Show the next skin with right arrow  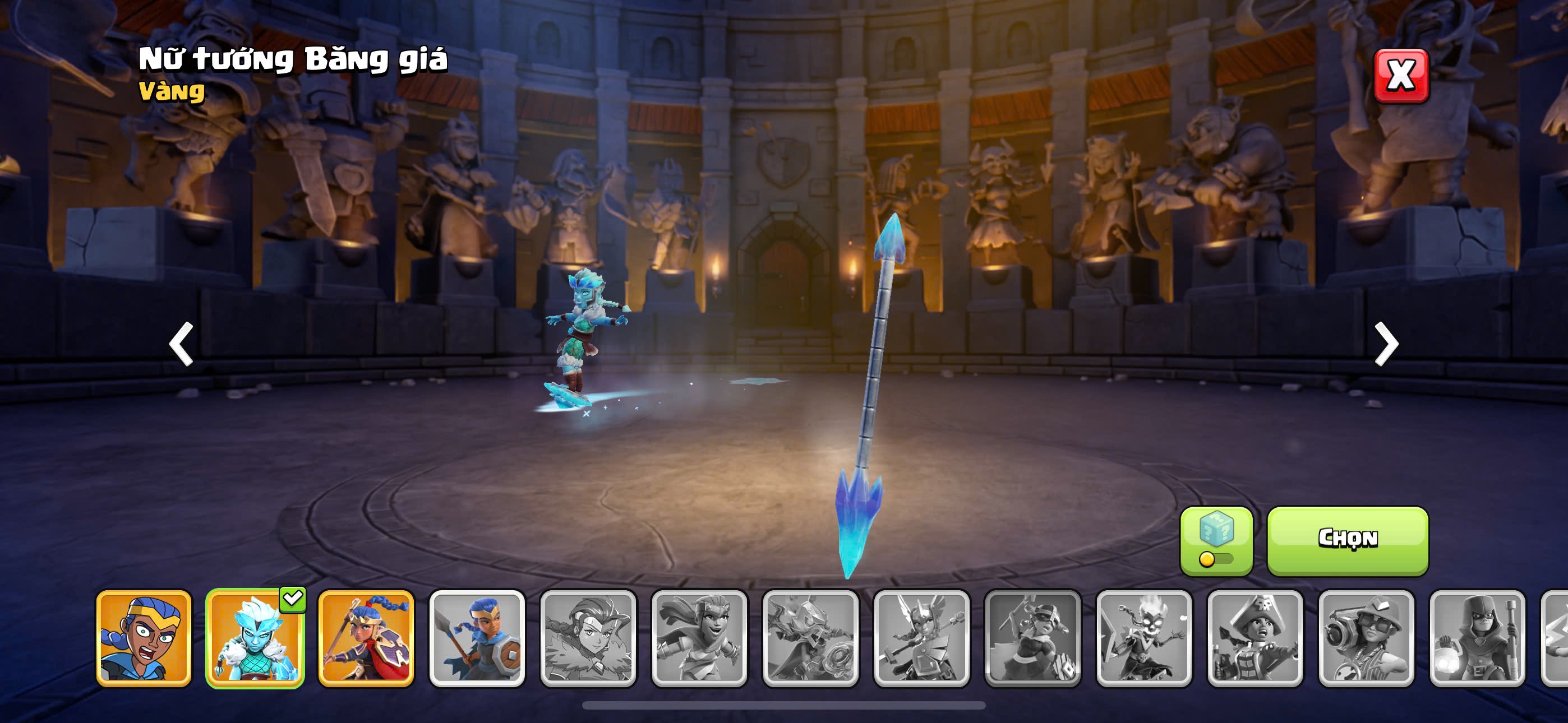pyautogui.click(x=1386, y=344)
